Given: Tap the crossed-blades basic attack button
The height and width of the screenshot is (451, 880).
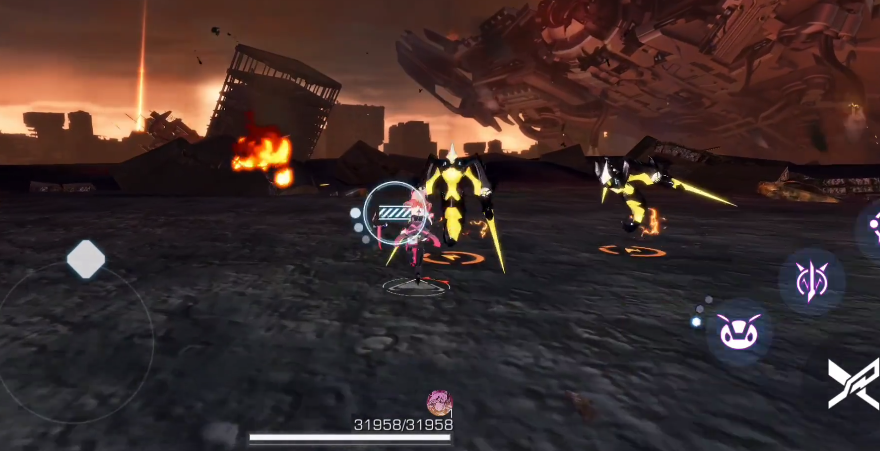Looking at the screenshot, I should [854, 383].
